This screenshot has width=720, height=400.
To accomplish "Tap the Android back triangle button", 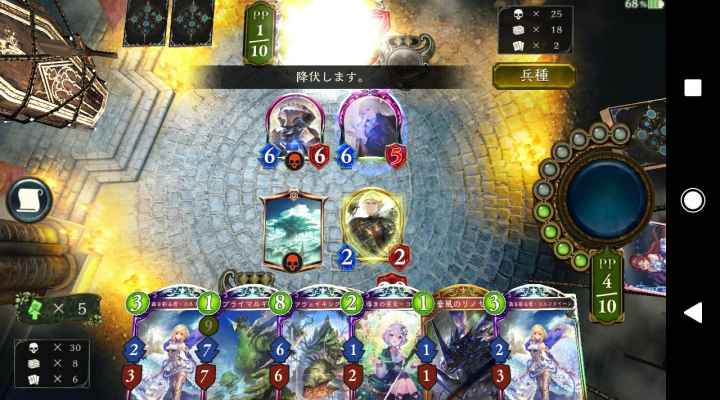I will (692, 313).
